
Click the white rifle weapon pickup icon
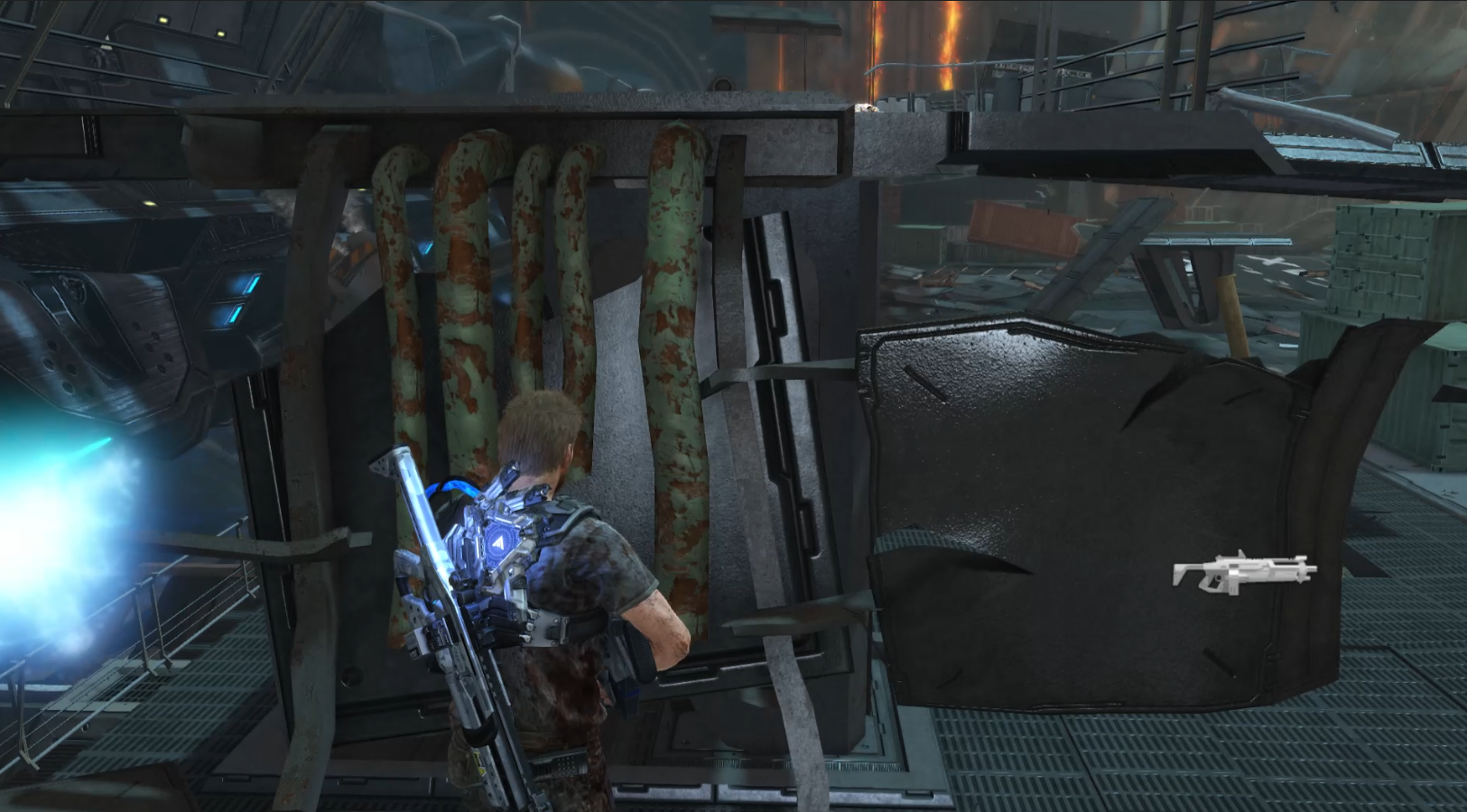[1243, 572]
